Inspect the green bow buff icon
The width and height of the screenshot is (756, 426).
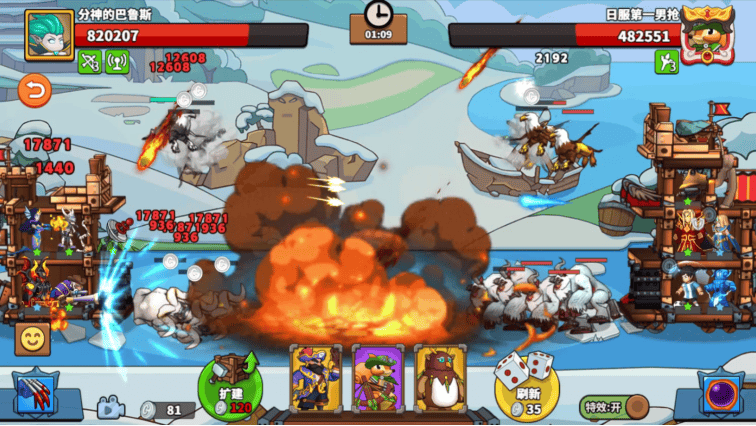tap(90, 62)
